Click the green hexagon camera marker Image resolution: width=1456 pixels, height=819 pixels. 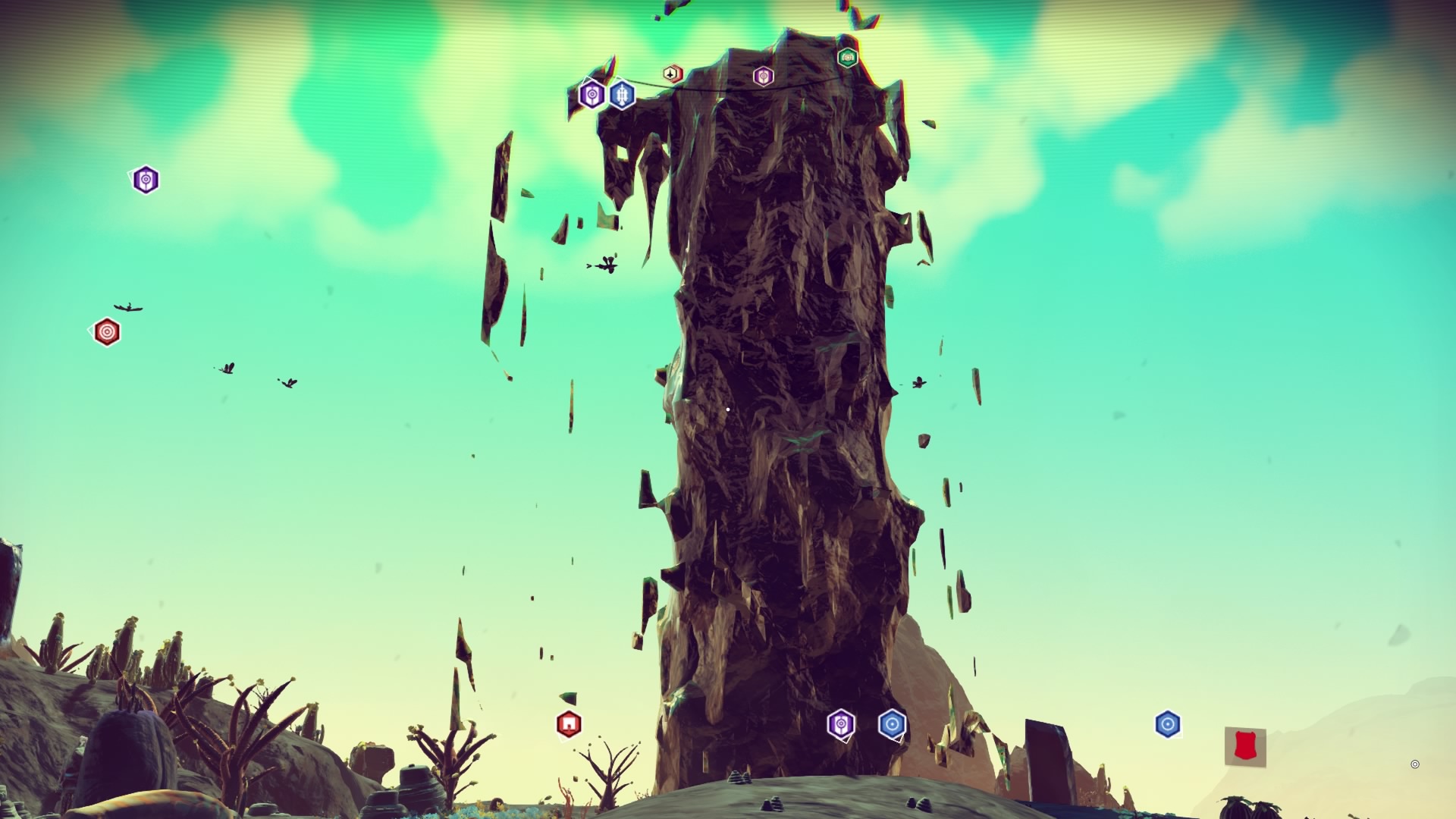[847, 57]
